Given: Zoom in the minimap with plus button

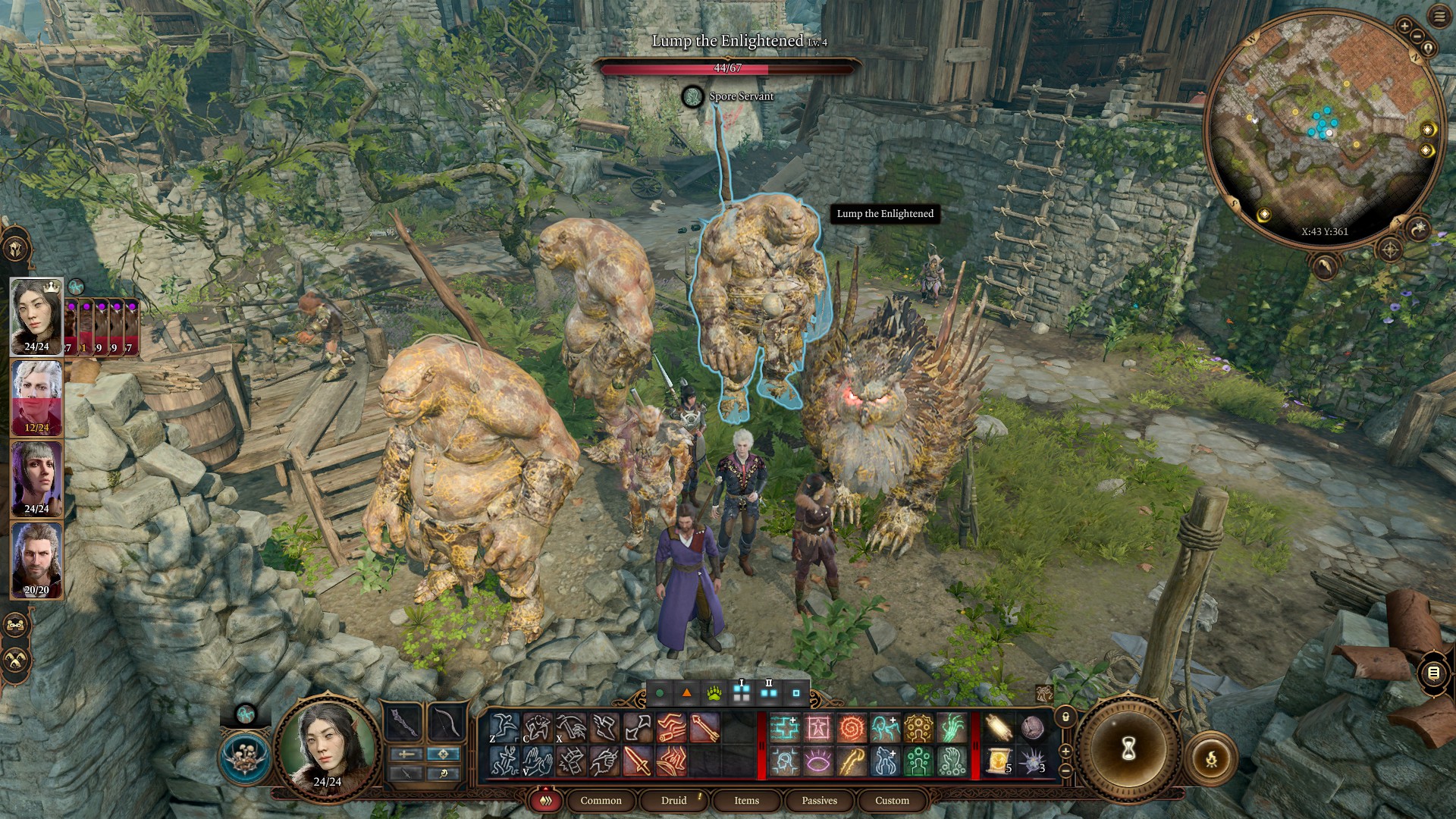Looking at the screenshot, I should tap(1404, 27).
